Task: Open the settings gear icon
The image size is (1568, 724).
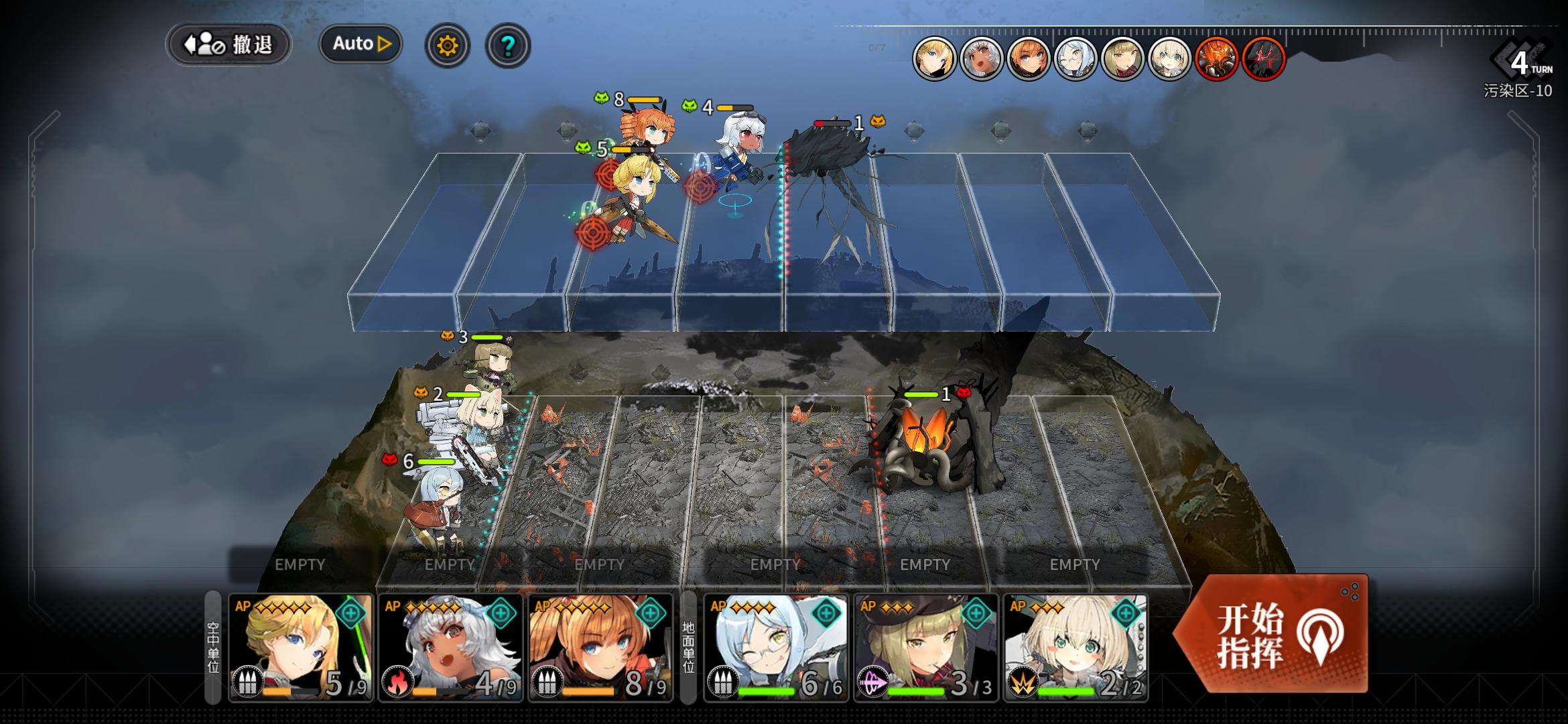Action: click(448, 44)
